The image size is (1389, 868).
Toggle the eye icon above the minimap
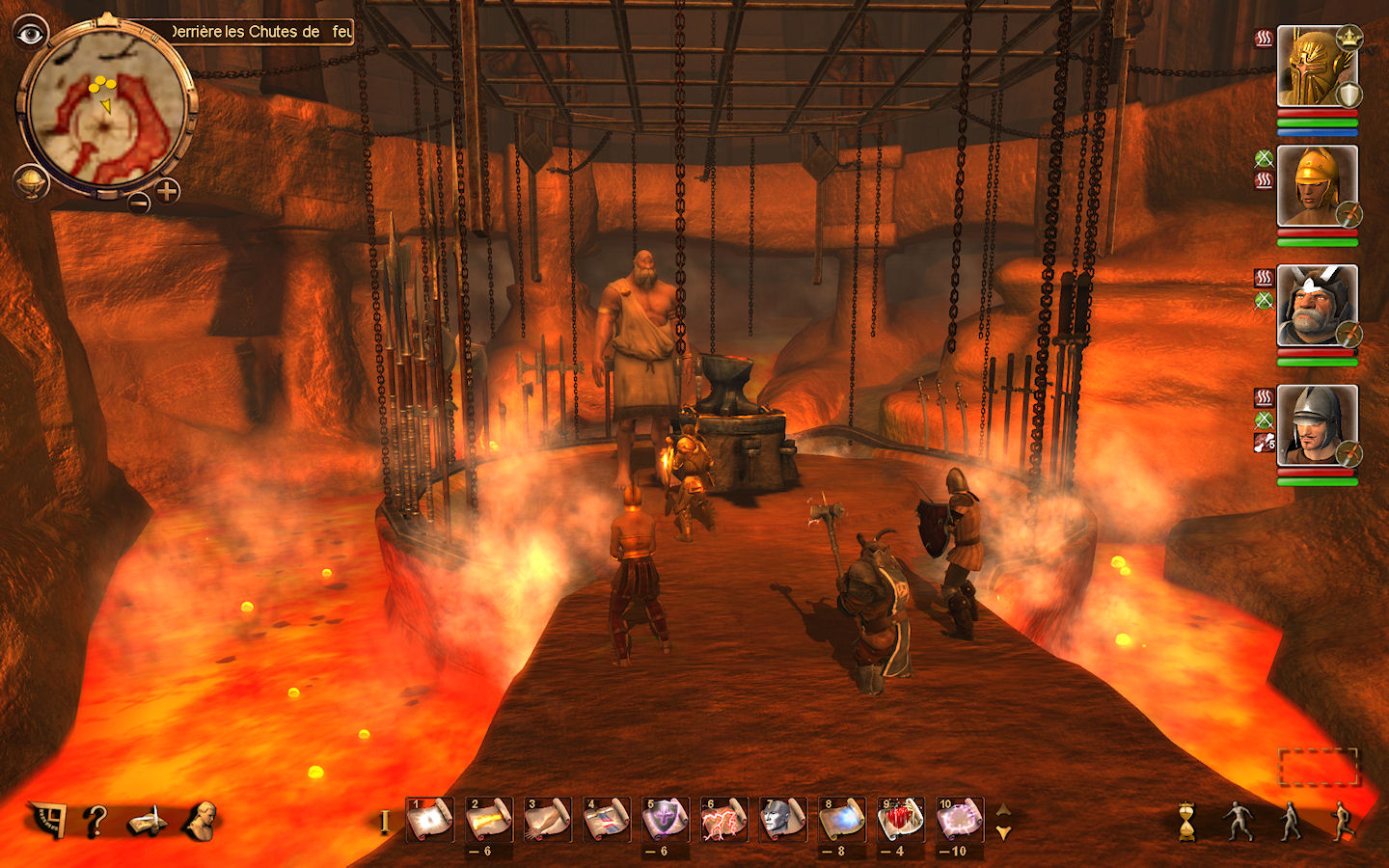tap(31, 34)
